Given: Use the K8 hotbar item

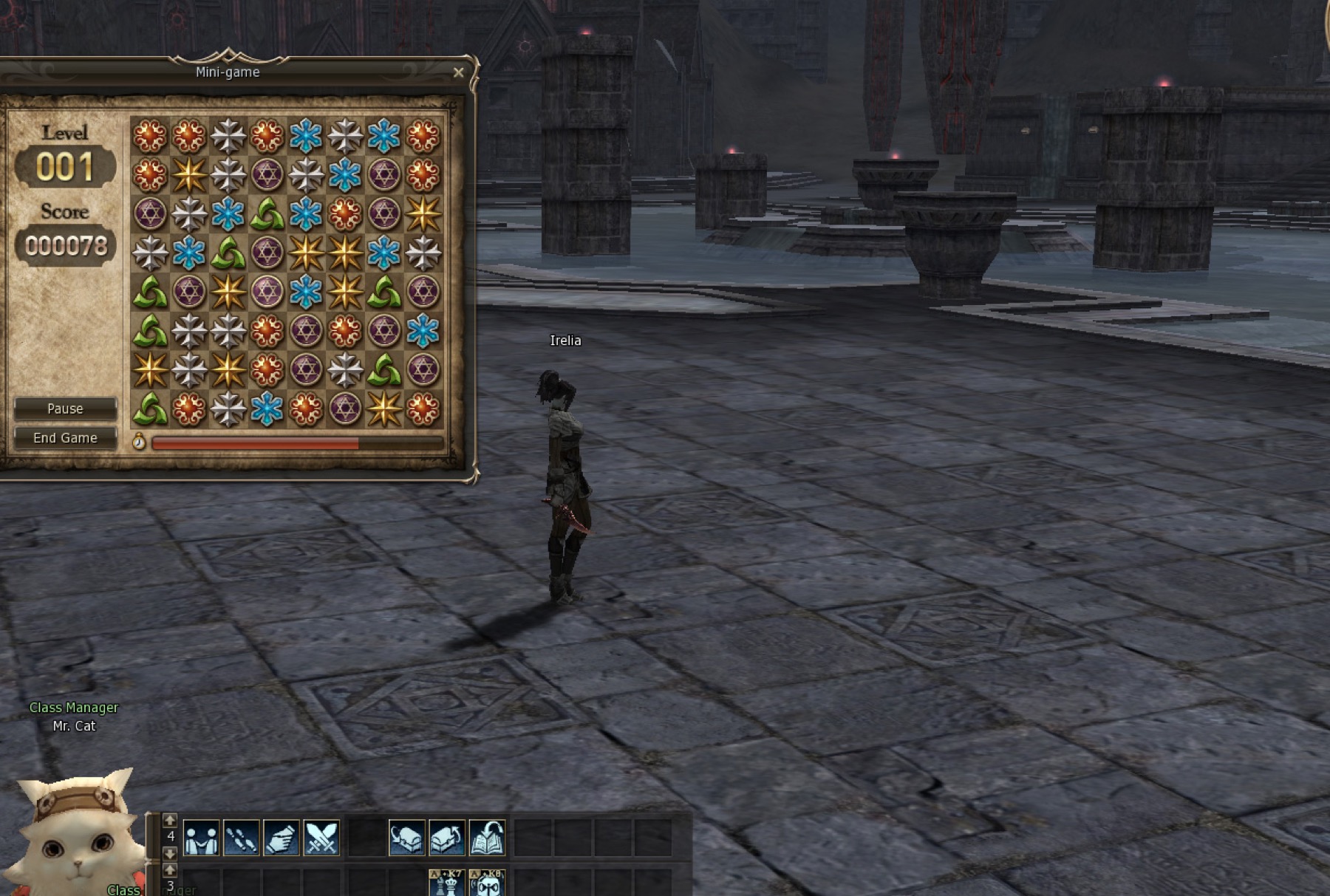Looking at the screenshot, I should click(x=487, y=883).
